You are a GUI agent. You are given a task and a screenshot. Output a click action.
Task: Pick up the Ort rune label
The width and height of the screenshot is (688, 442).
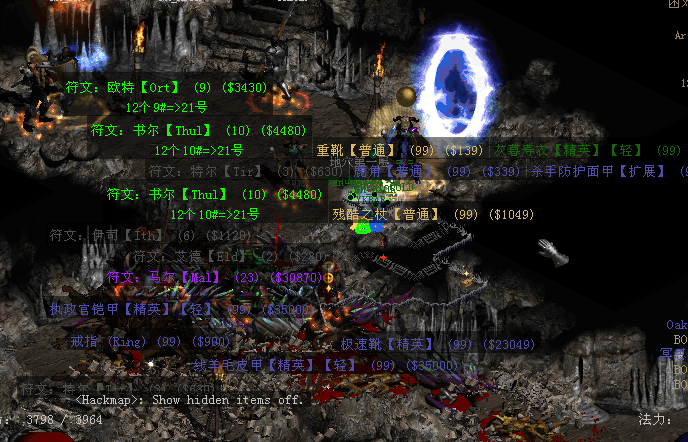coord(166,88)
